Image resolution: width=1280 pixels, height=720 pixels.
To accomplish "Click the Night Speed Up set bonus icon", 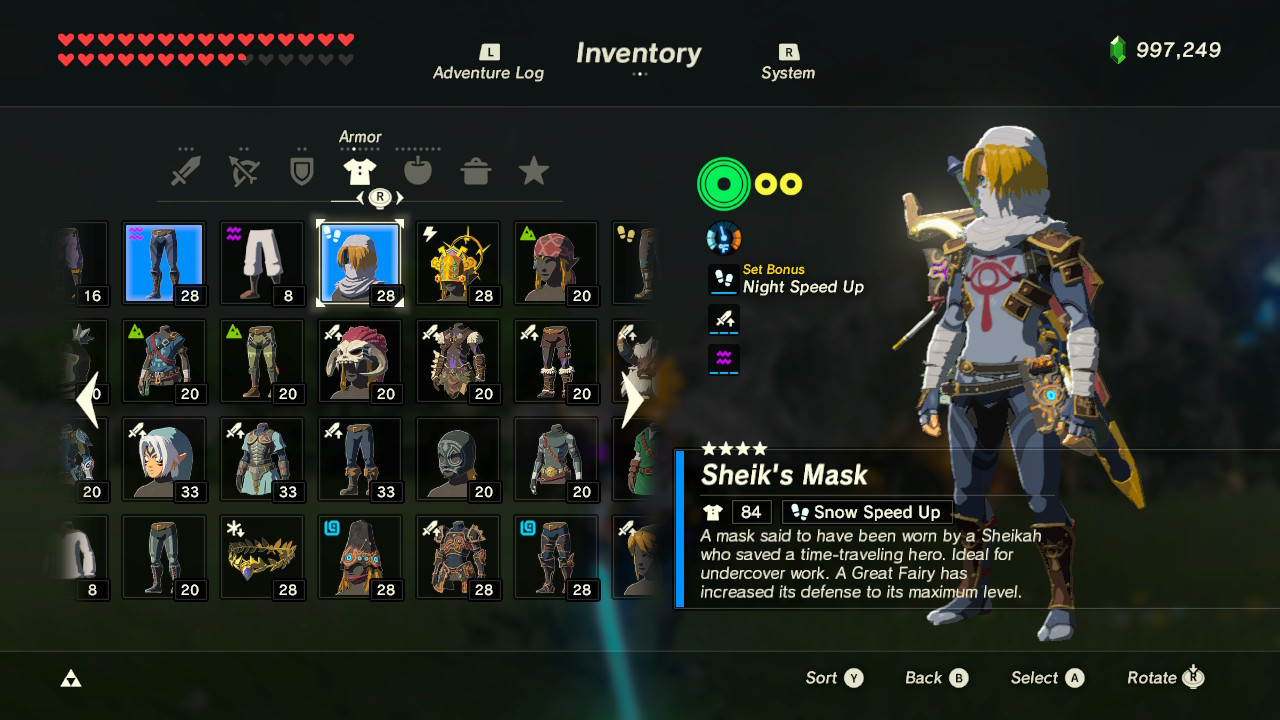I will click(x=723, y=280).
